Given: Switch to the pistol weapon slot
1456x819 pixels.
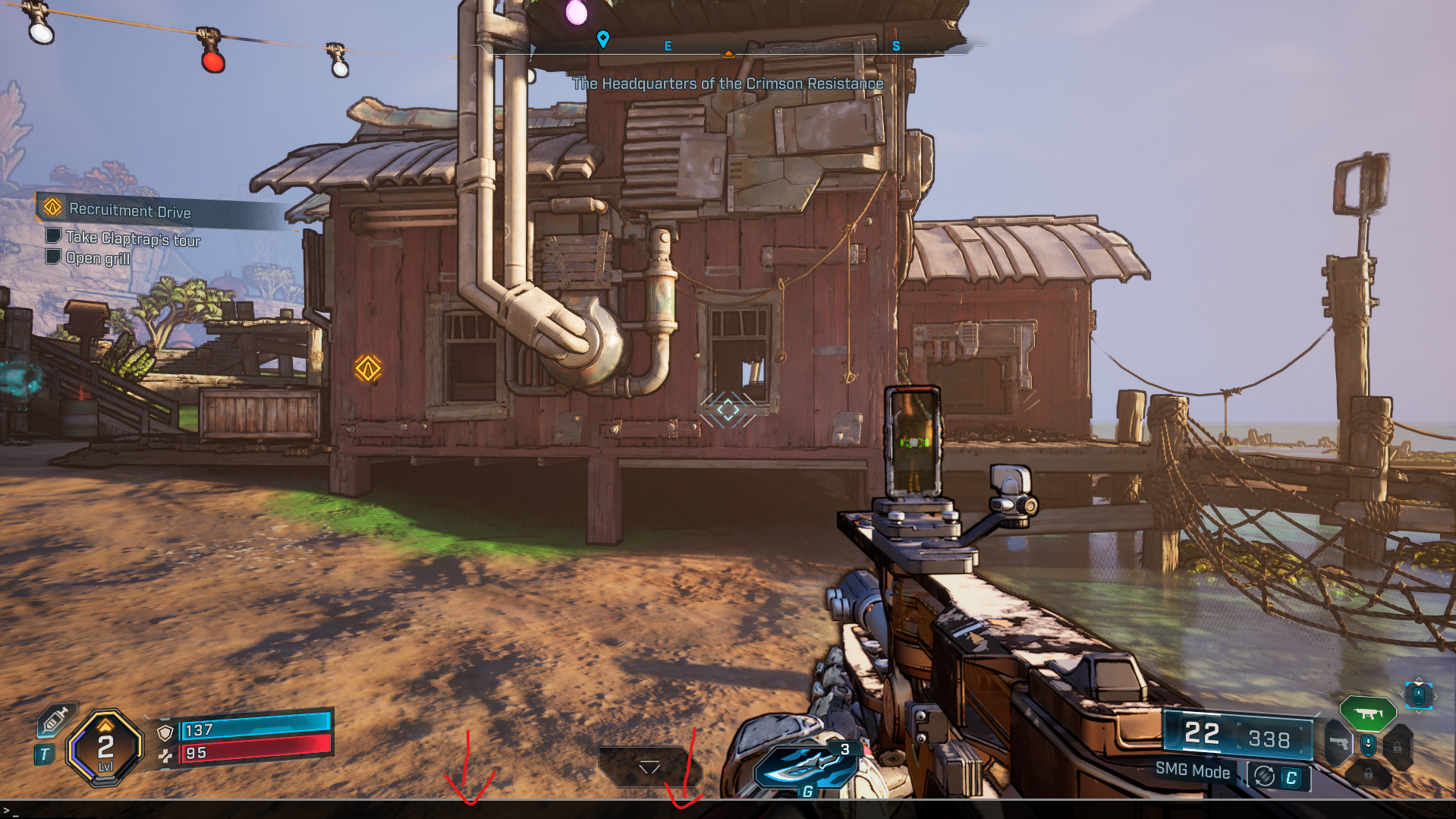Looking at the screenshot, I should pos(1339,743).
